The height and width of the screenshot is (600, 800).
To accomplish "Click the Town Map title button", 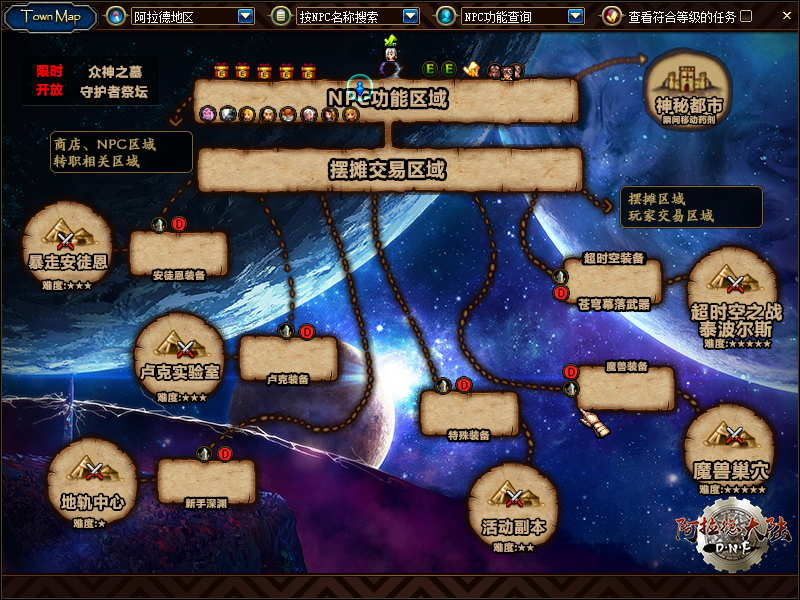I will coord(51,16).
